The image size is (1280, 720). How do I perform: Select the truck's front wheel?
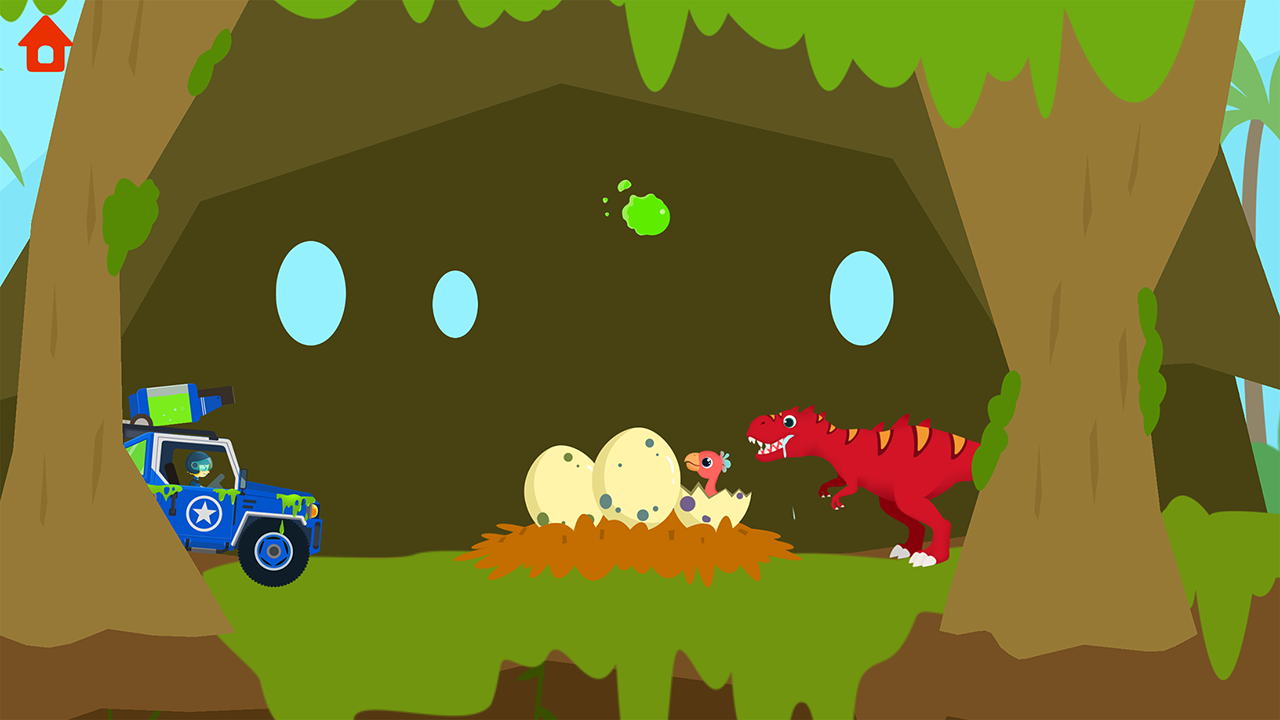click(272, 552)
